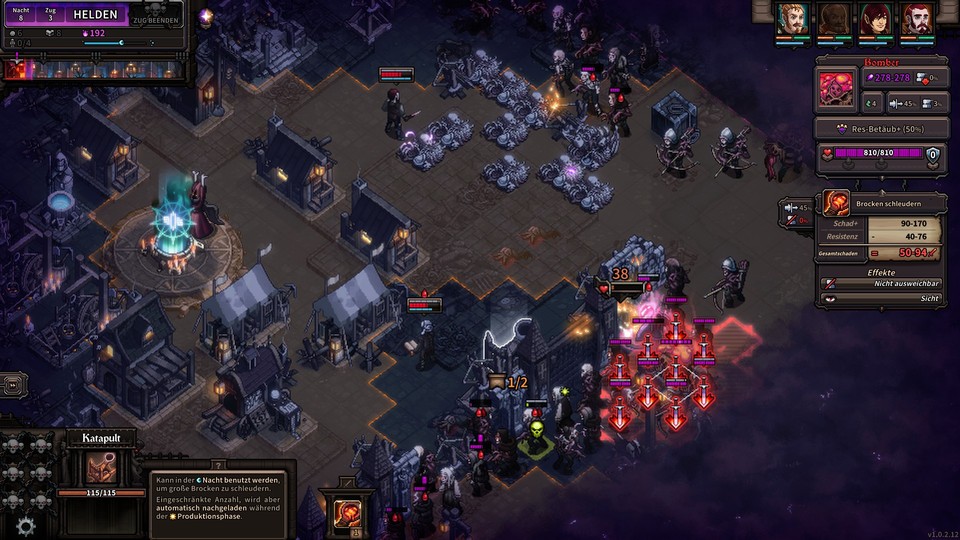Click the Brocken schleudern skill header icon
The height and width of the screenshot is (540, 960).
tap(836, 204)
